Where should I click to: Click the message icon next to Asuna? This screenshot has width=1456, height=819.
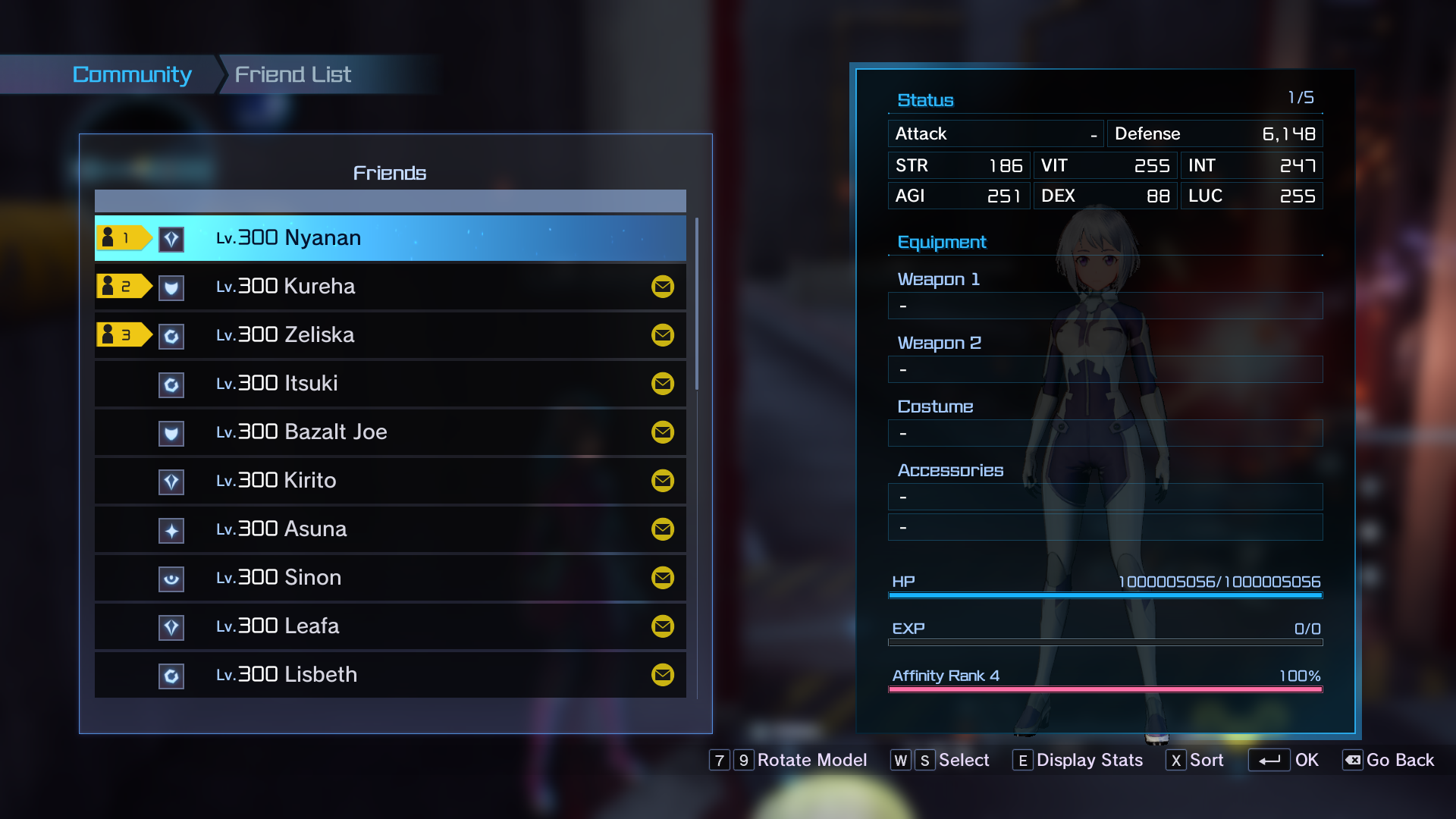[x=663, y=529]
